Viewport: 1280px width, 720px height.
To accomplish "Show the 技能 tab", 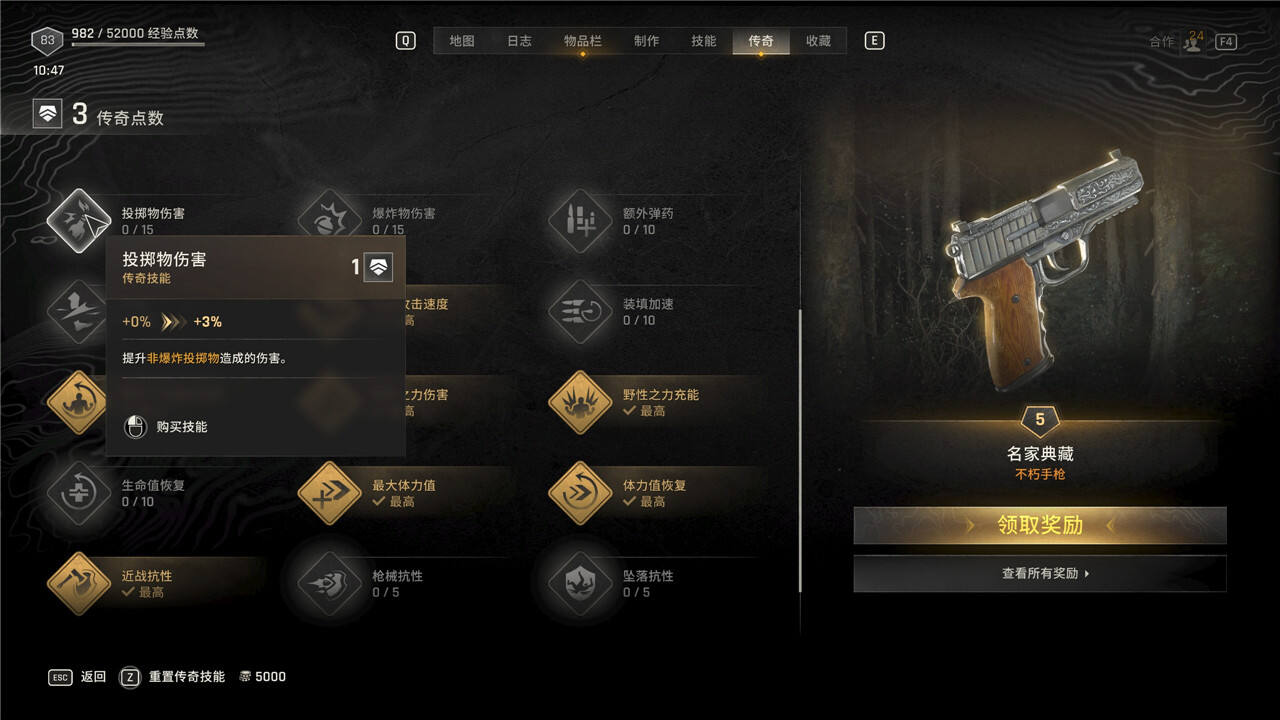I will click(703, 41).
